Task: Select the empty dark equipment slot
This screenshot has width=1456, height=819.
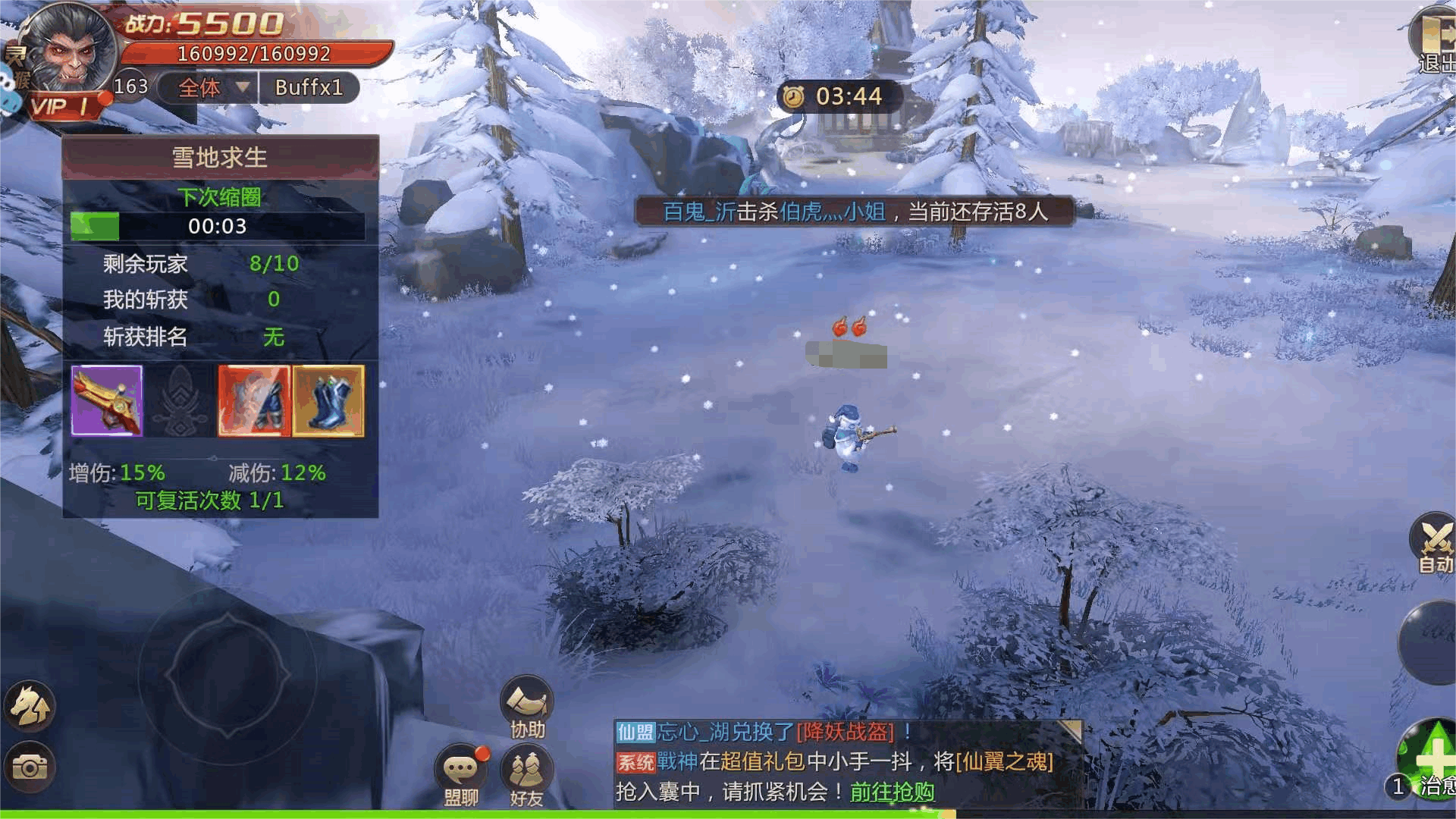Action: [x=180, y=400]
